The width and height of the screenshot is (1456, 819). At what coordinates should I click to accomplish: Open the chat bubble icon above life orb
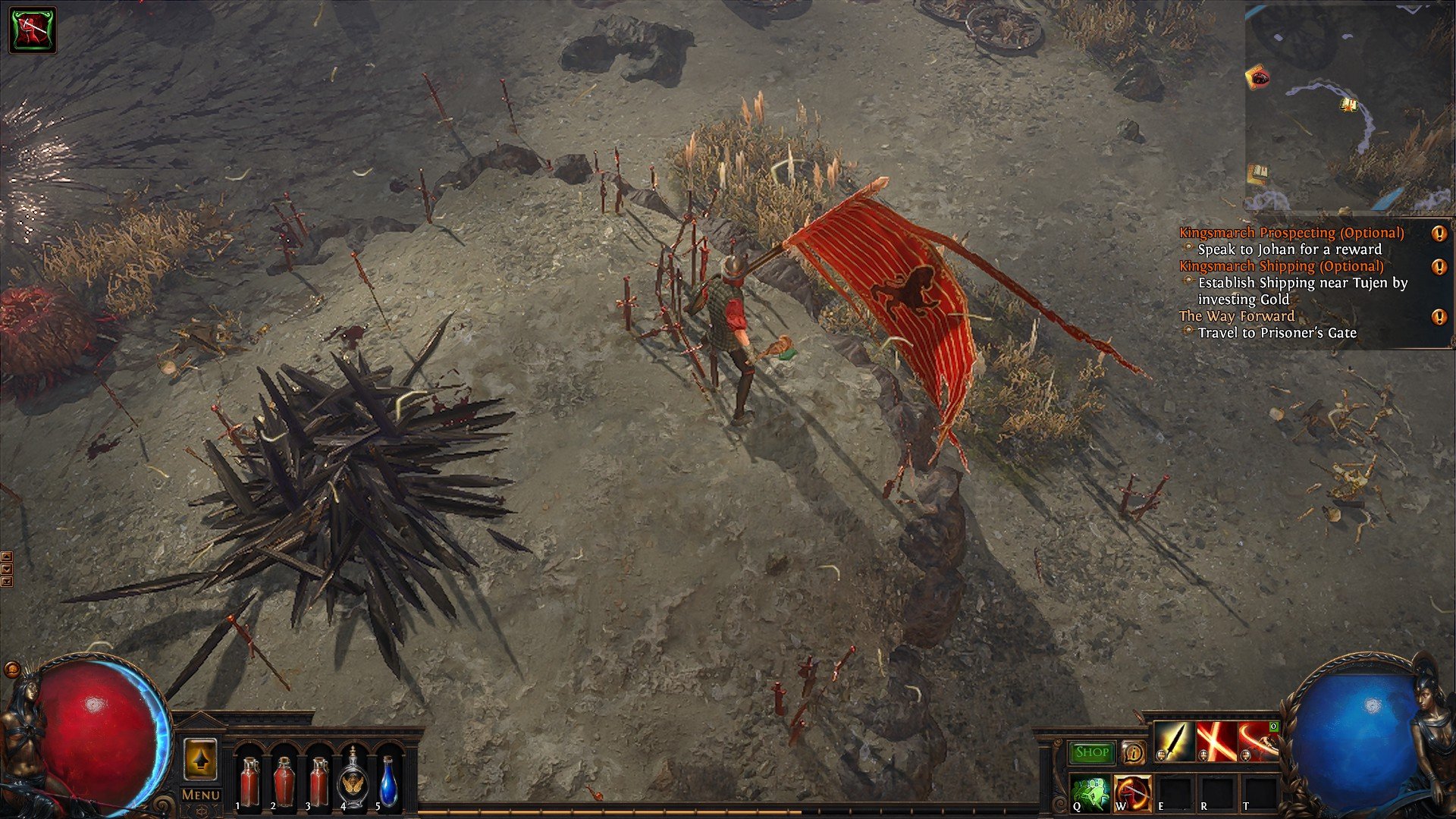click(12, 670)
